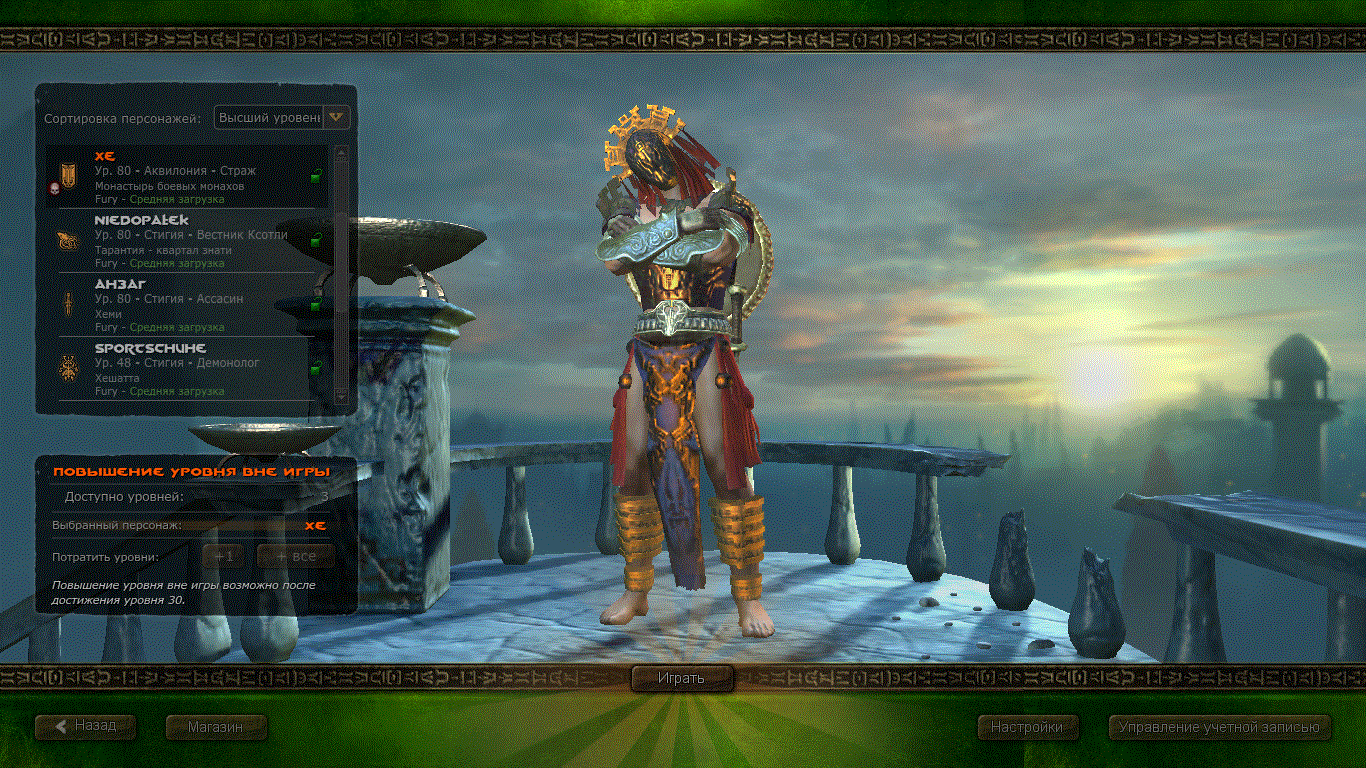Open Управление учетной записью account management
Screen dimensions: 1366x768
click(x=1219, y=727)
